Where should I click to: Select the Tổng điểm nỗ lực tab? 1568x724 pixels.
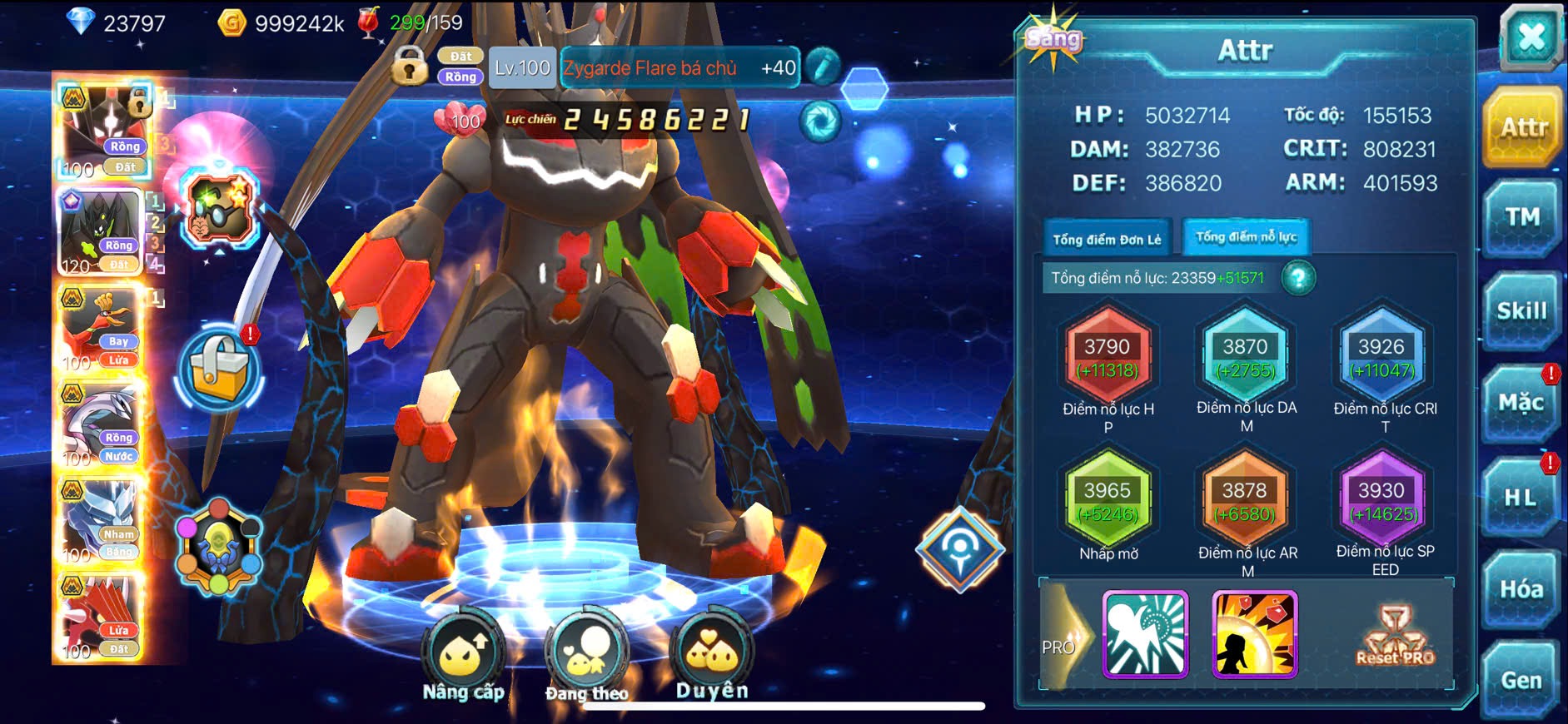(1246, 237)
